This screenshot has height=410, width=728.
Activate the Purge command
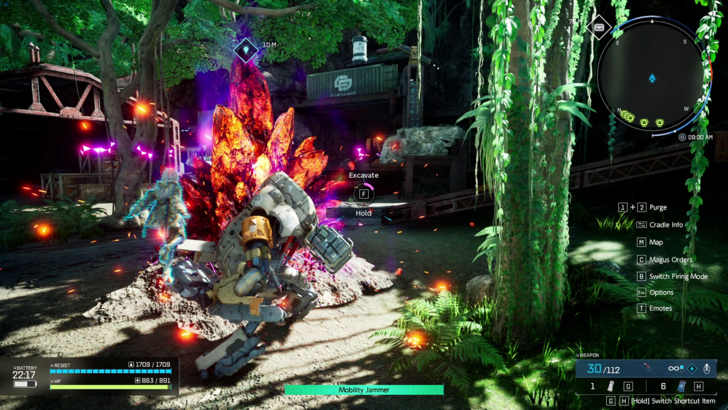pyautogui.click(x=658, y=208)
